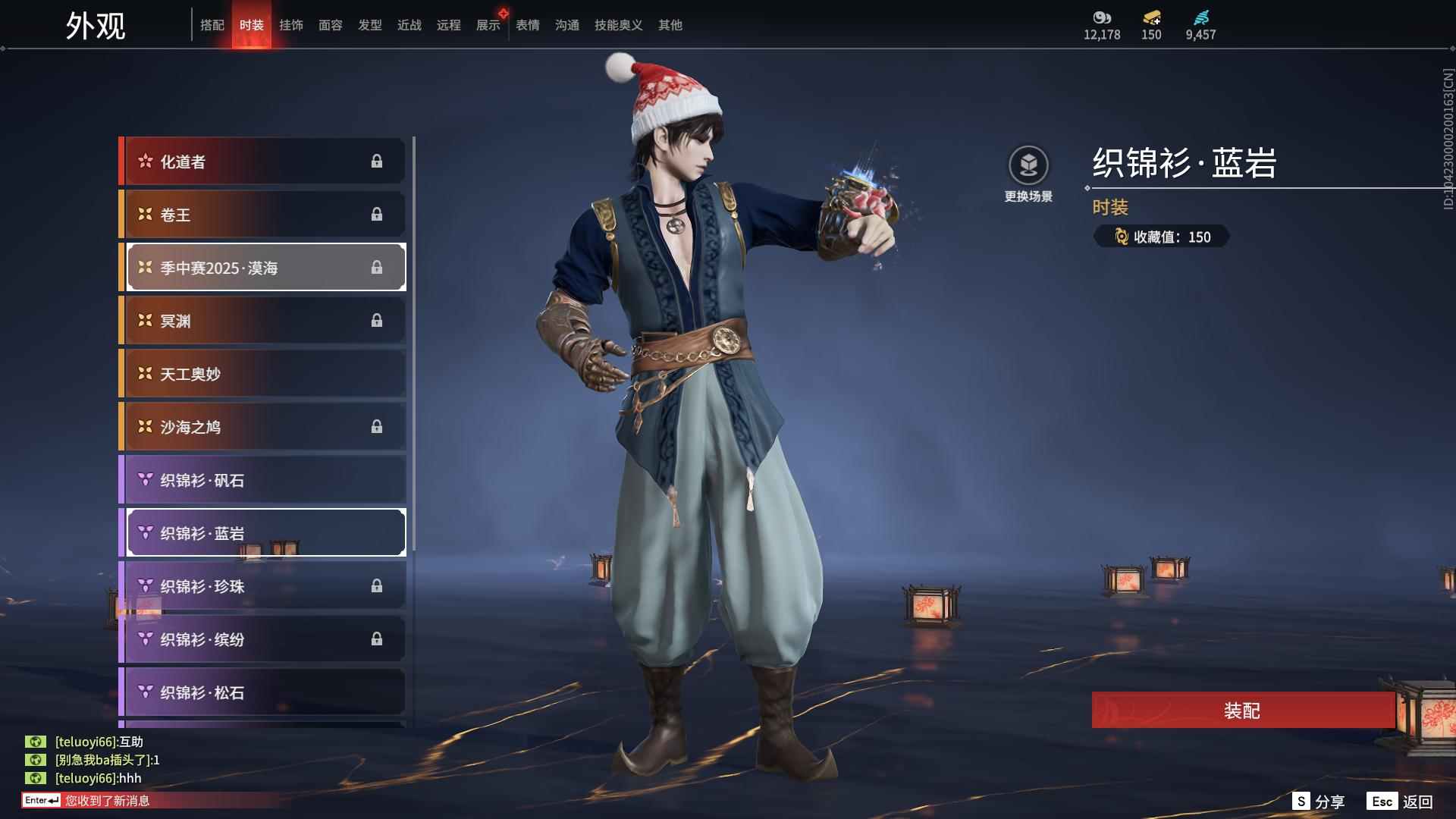This screenshot has height=819, width=1456.
Task: Open the 近战 weapon tab
Action: (x=409, y=25)
